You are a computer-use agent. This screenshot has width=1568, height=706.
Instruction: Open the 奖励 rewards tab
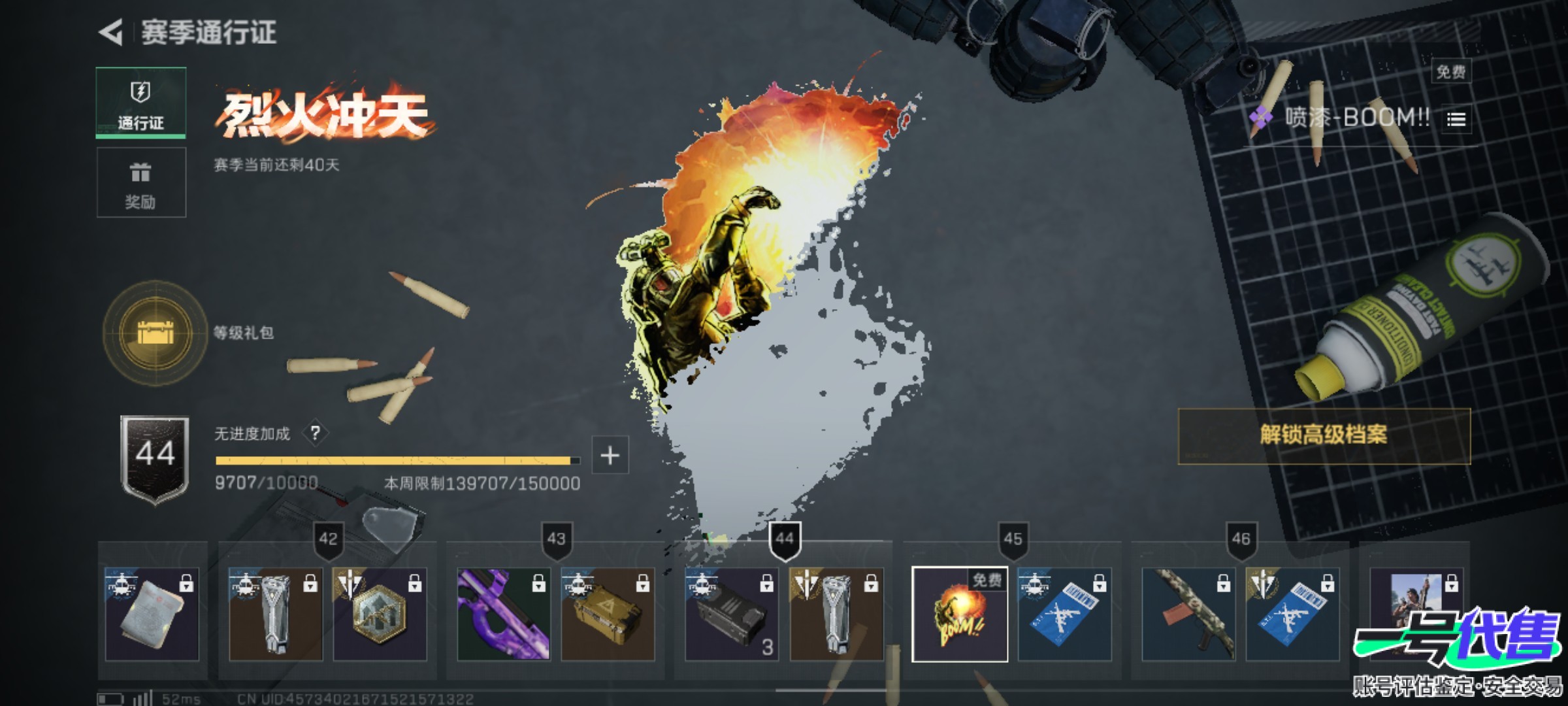[141, 182]
